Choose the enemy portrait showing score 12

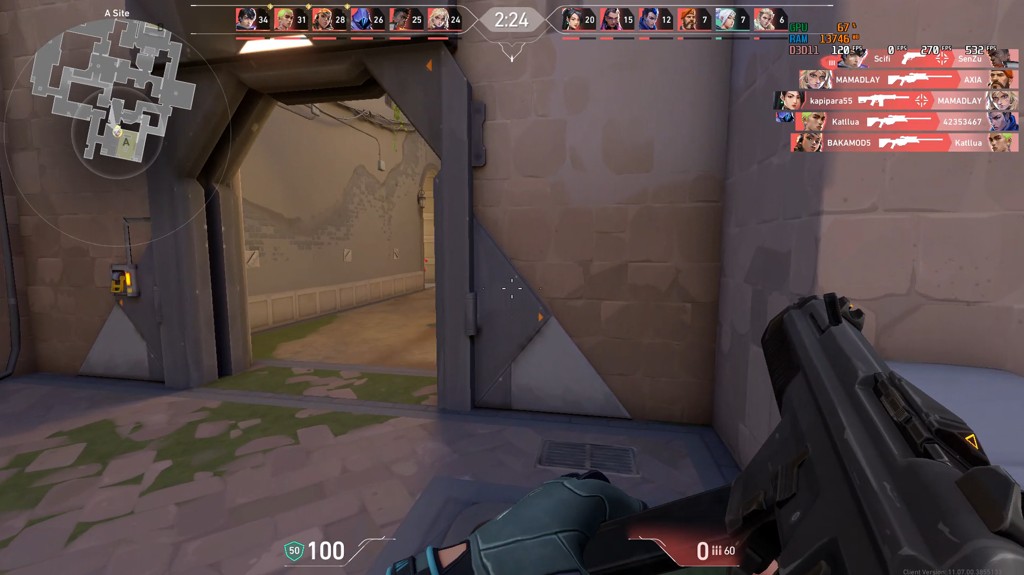(649, 19)
